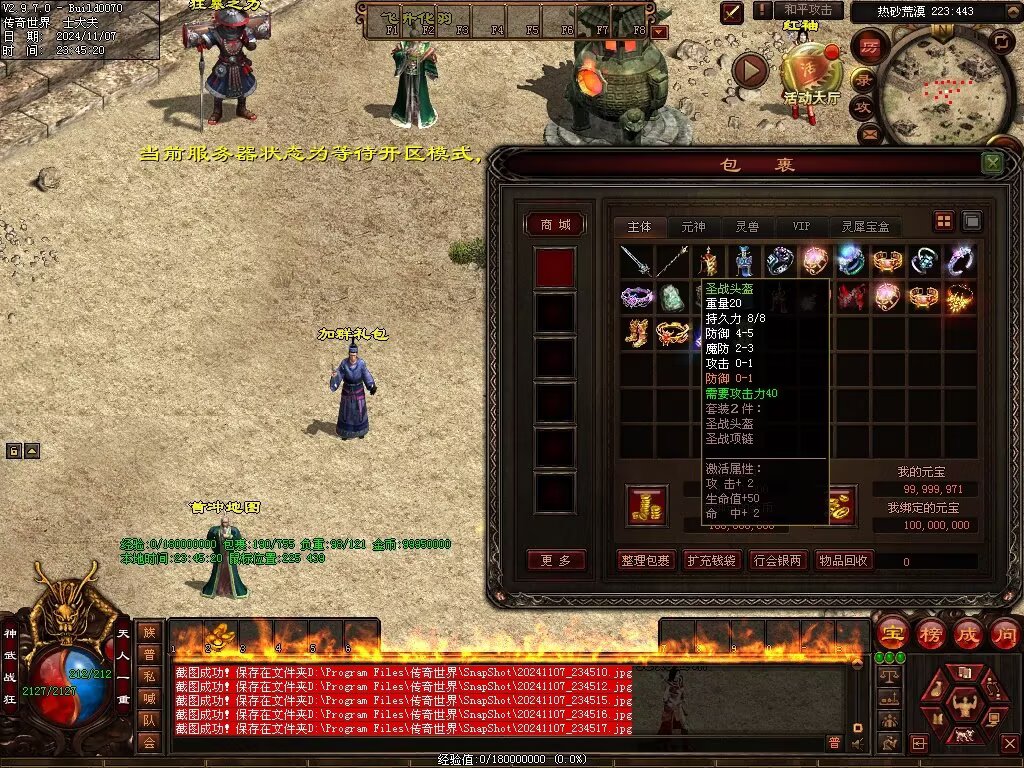Select the sword in the first bag slot
Viewport: 1024px width, 768px height.
tap(636, 262)
